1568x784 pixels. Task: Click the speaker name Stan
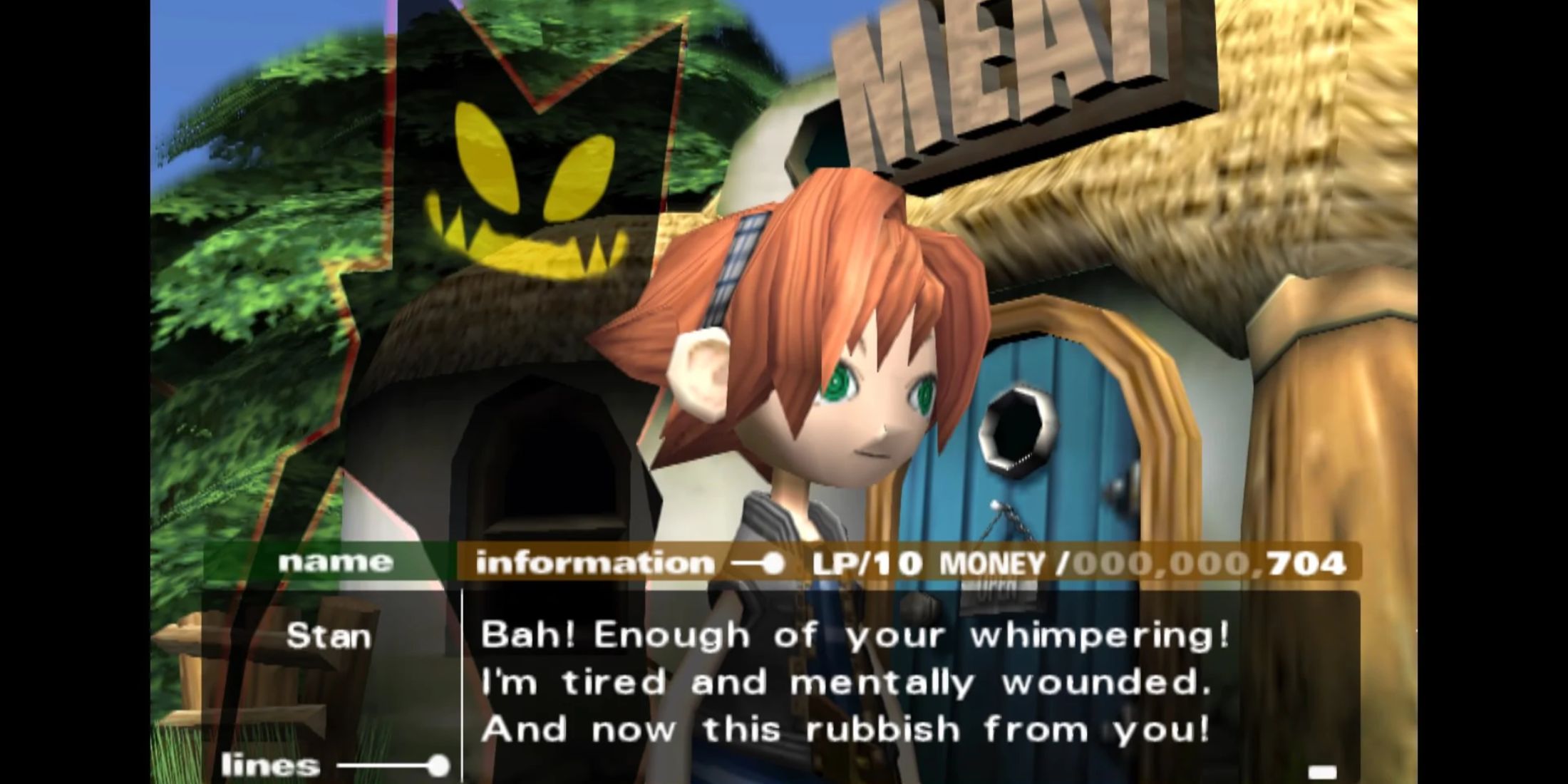click(329, 636)
